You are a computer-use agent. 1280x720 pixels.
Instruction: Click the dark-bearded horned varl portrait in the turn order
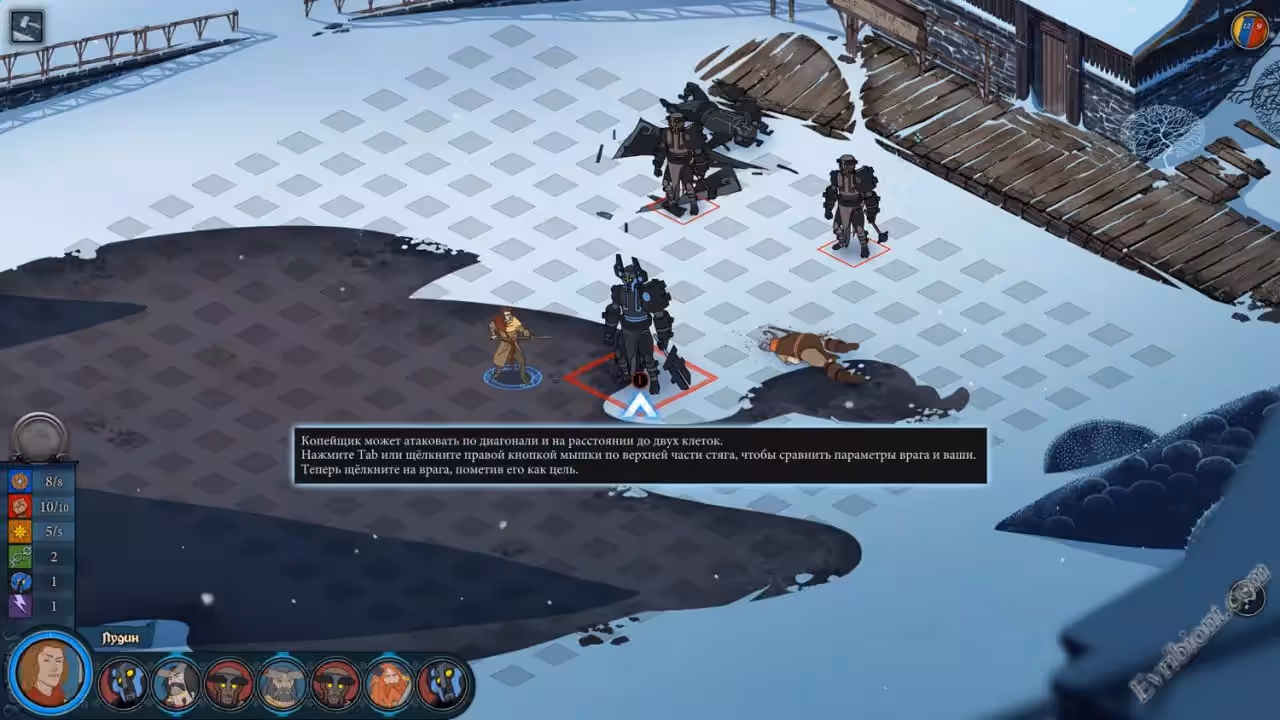[x=177, y=684]
